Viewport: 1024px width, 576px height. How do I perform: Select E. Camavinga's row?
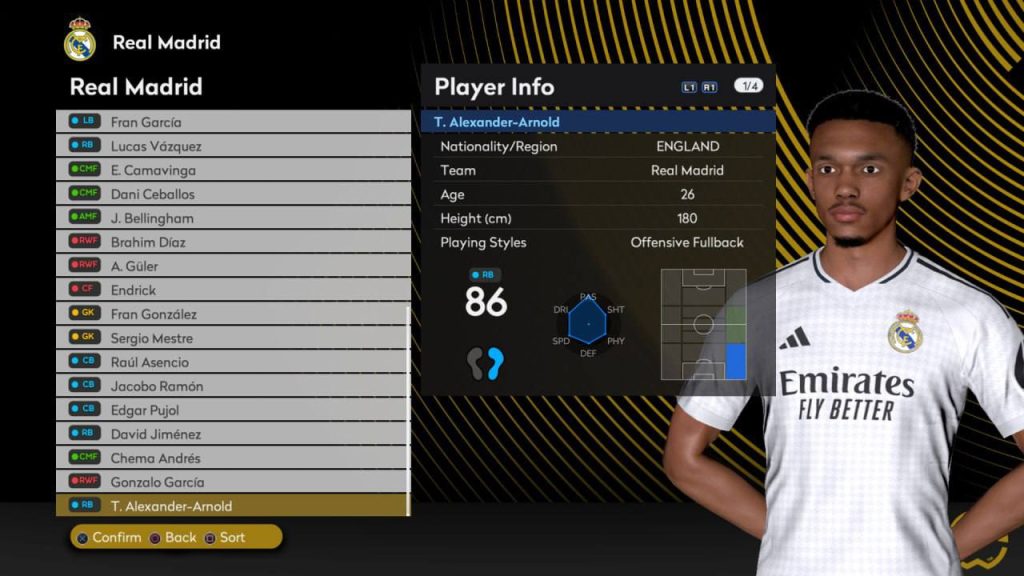click(x=233, y=170)
